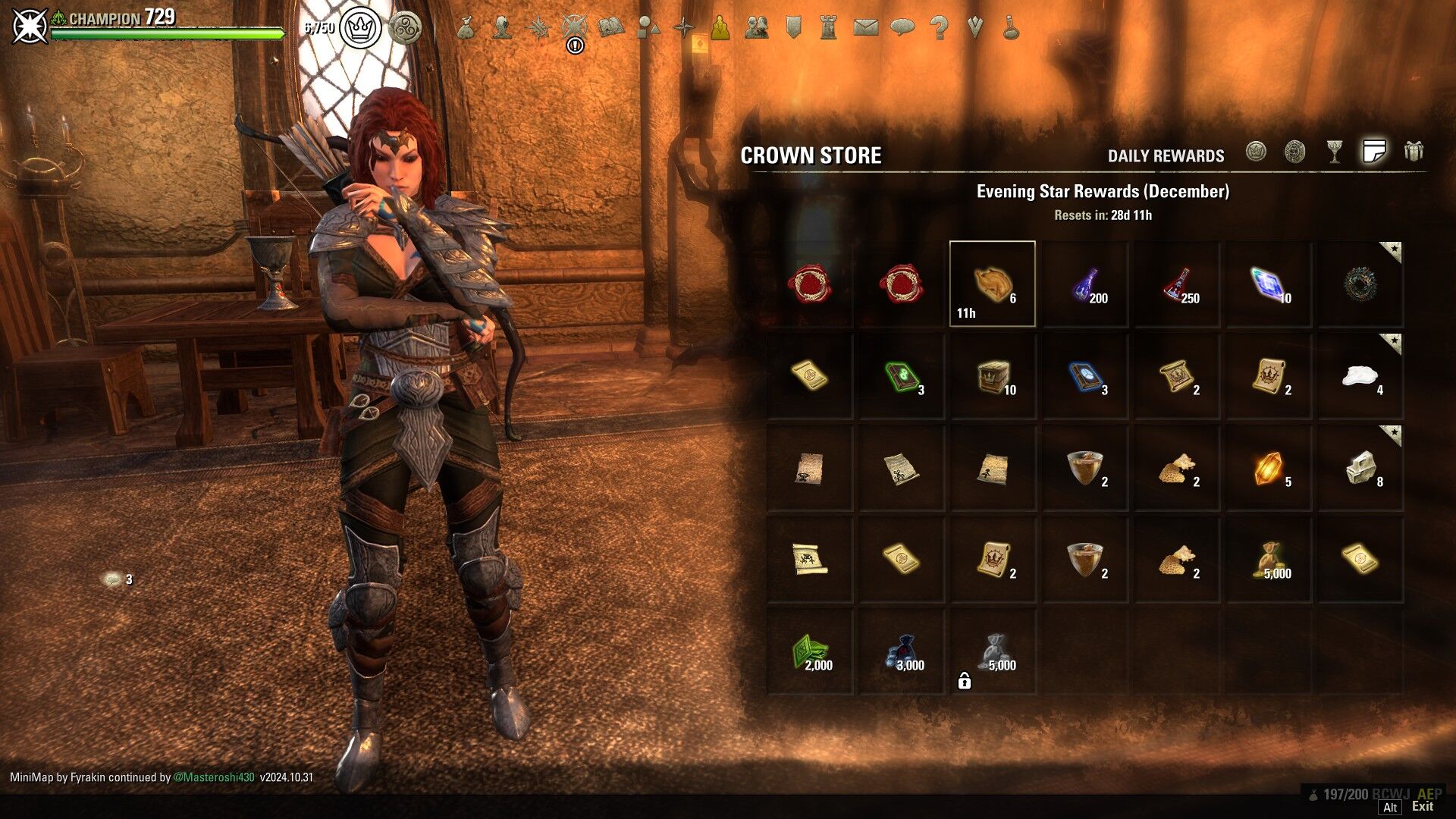Choose the 5,000 gold sack reward
1456x819 pixels.
(1268, 560)
